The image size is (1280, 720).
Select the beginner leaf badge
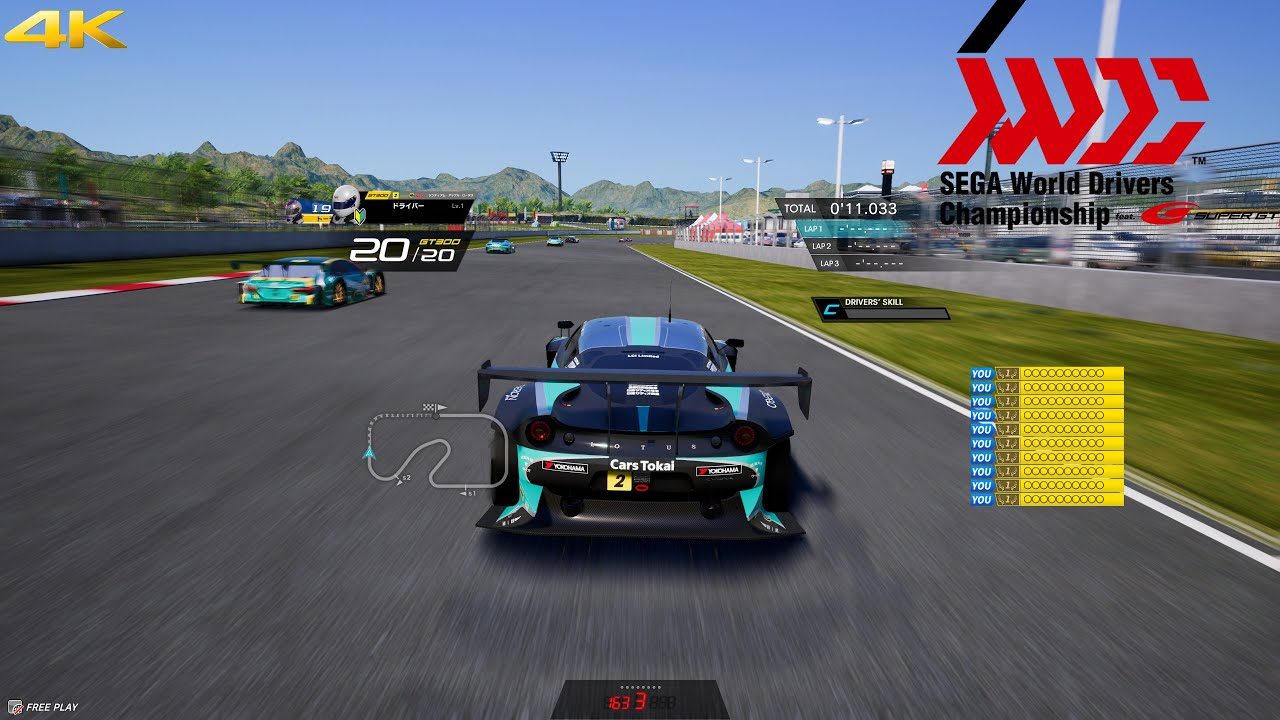pyautogui.click(x=359, y=216)
